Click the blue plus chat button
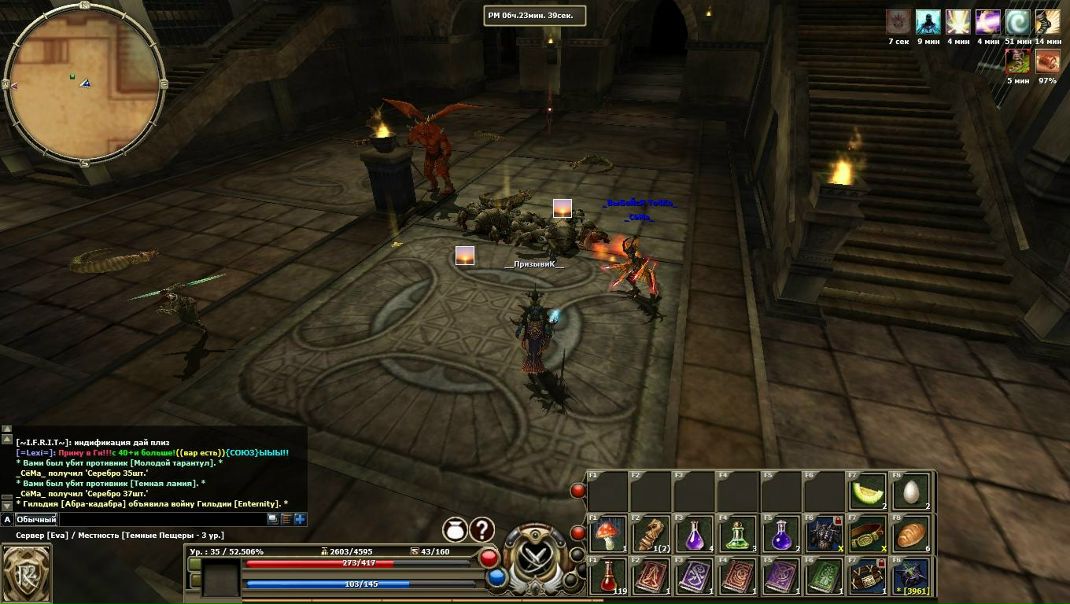The height and width of the screenshot is (604, 1070). click(299, 519)
